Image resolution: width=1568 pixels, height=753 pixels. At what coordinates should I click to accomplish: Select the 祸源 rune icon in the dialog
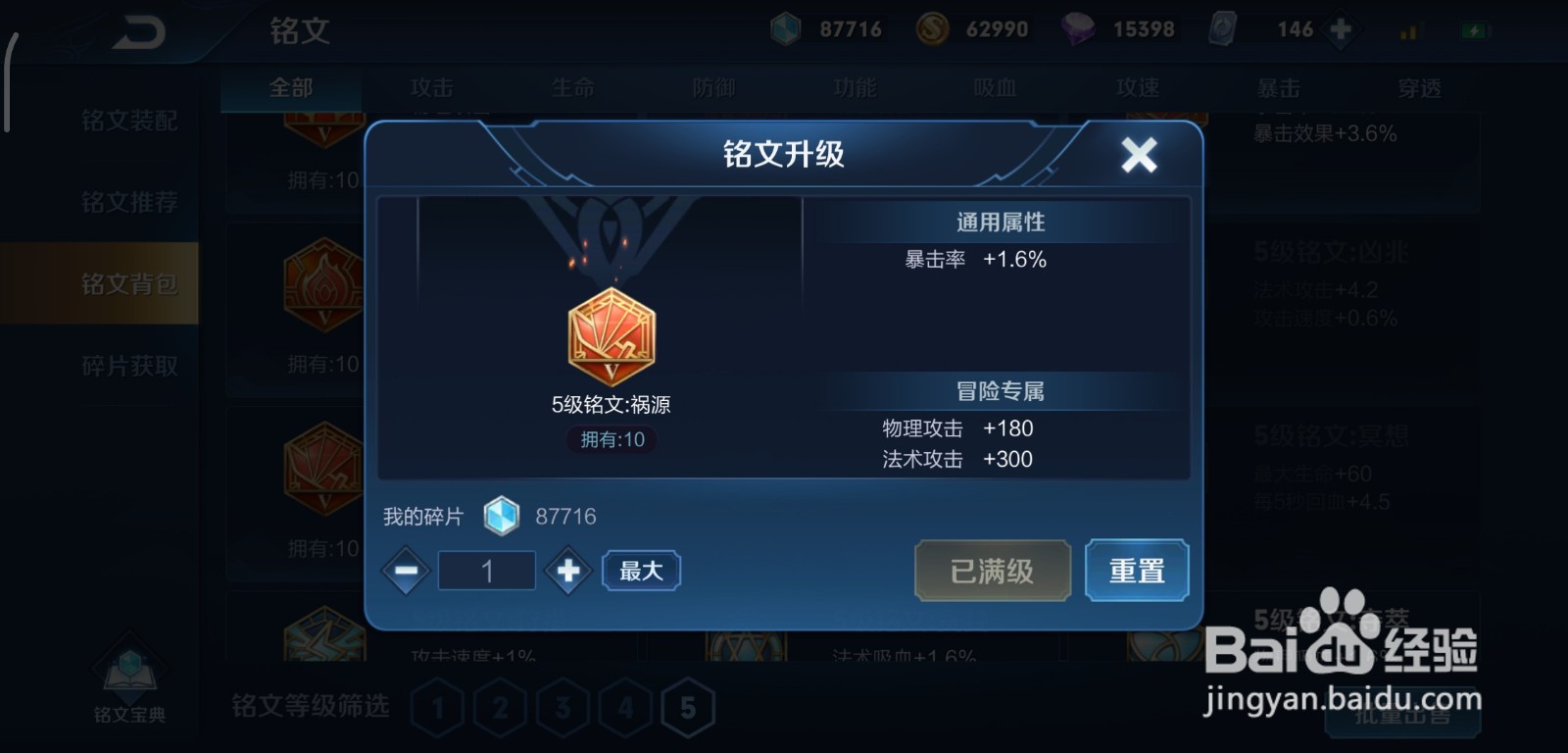click(611, 338)
